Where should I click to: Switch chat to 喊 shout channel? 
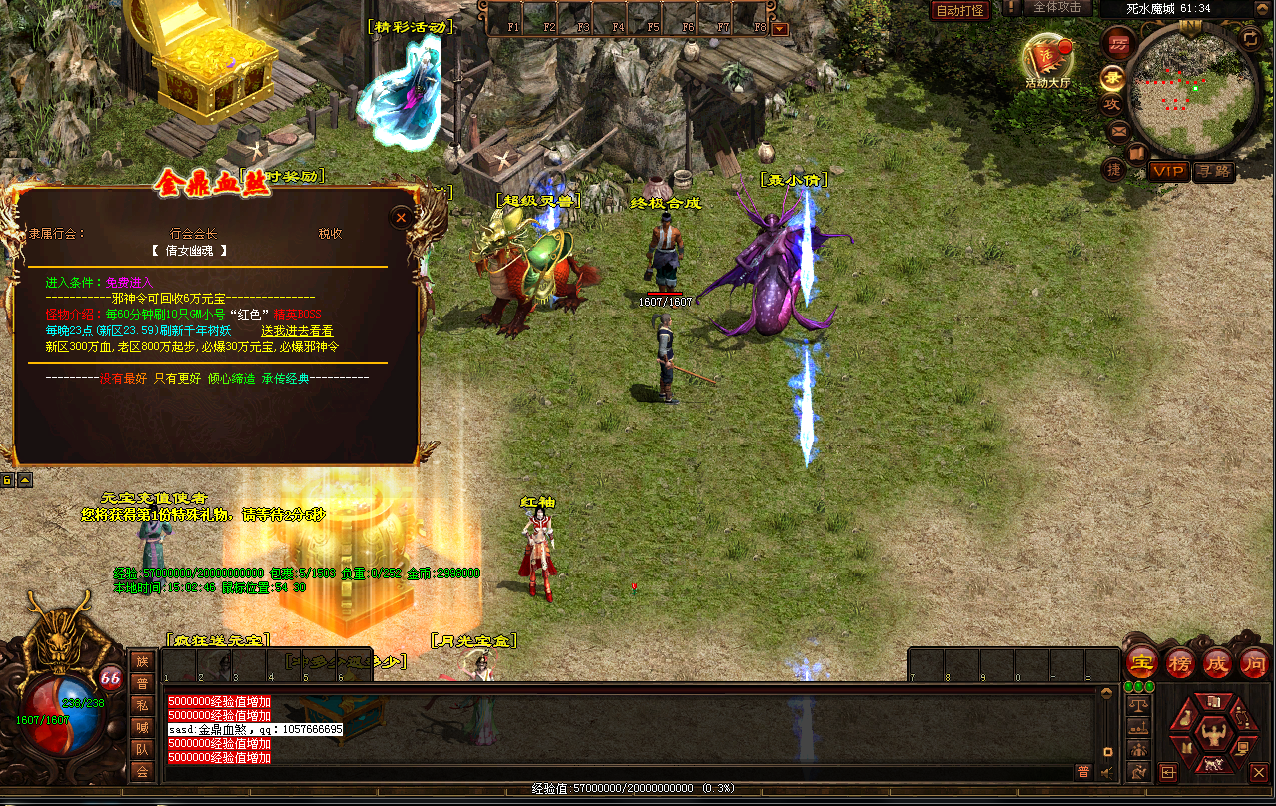142,728
